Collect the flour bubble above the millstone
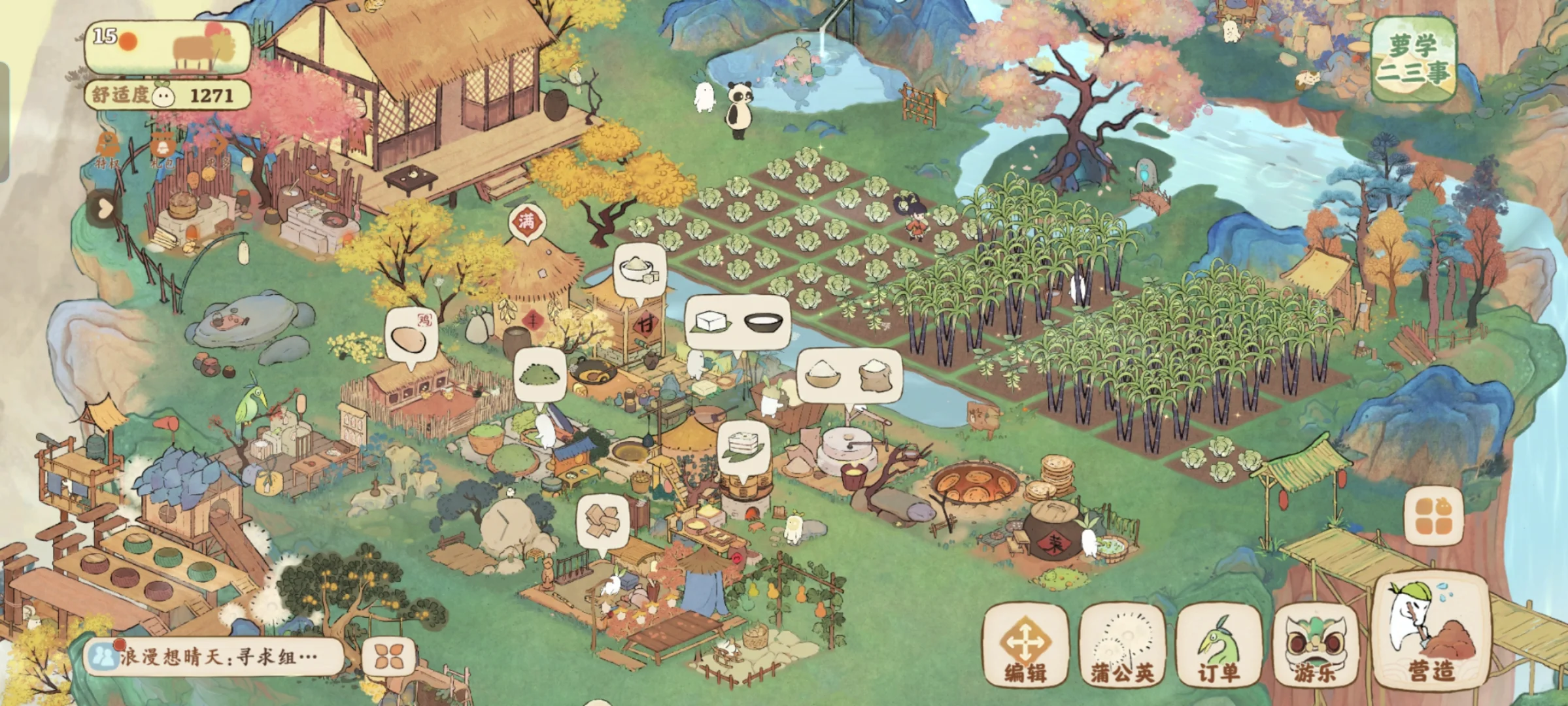 (x=849, y=375)
